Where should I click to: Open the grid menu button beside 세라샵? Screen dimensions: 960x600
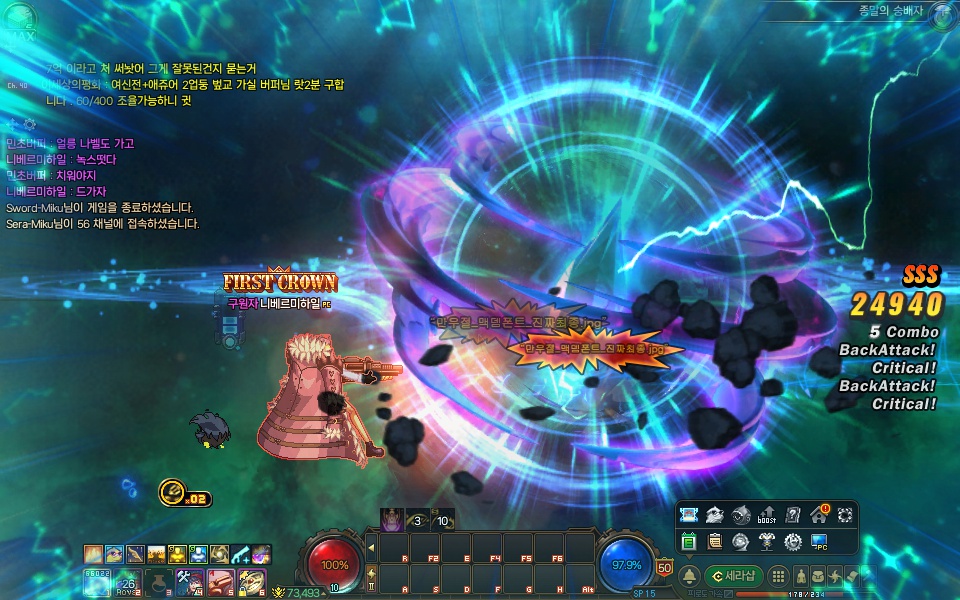point(777,576)
